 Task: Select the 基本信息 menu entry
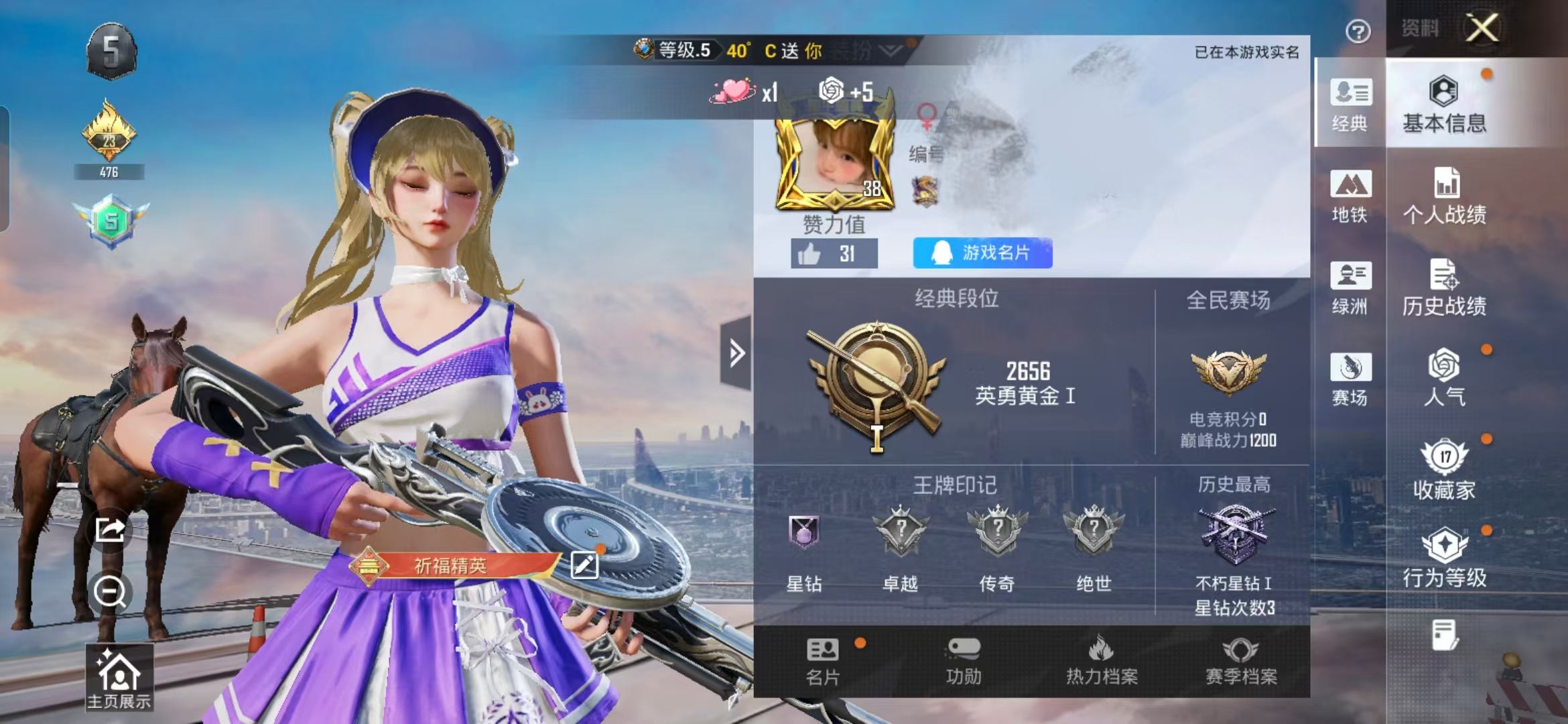point(1444,105)
